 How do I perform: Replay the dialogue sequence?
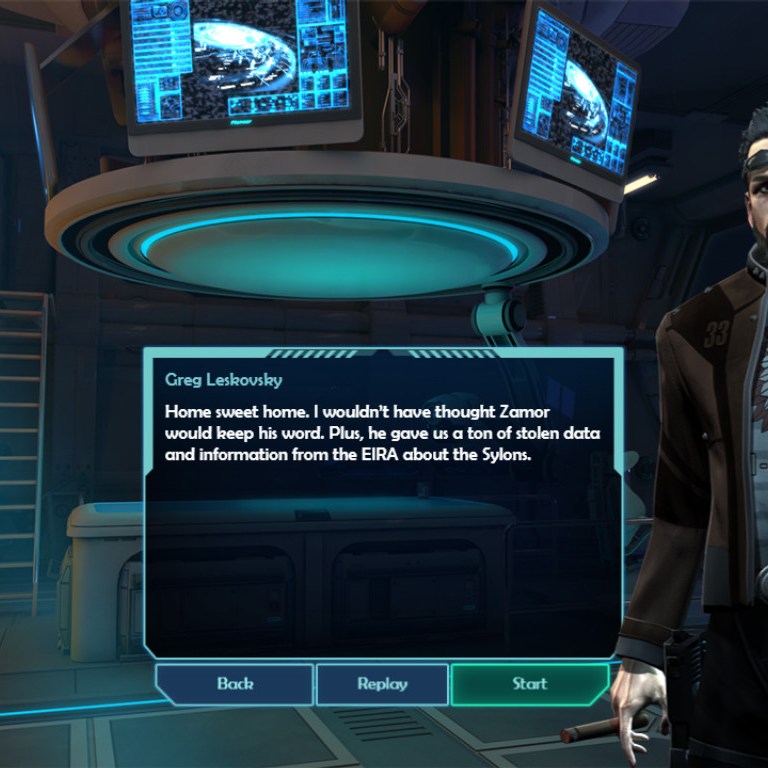(x=382, y=684)
